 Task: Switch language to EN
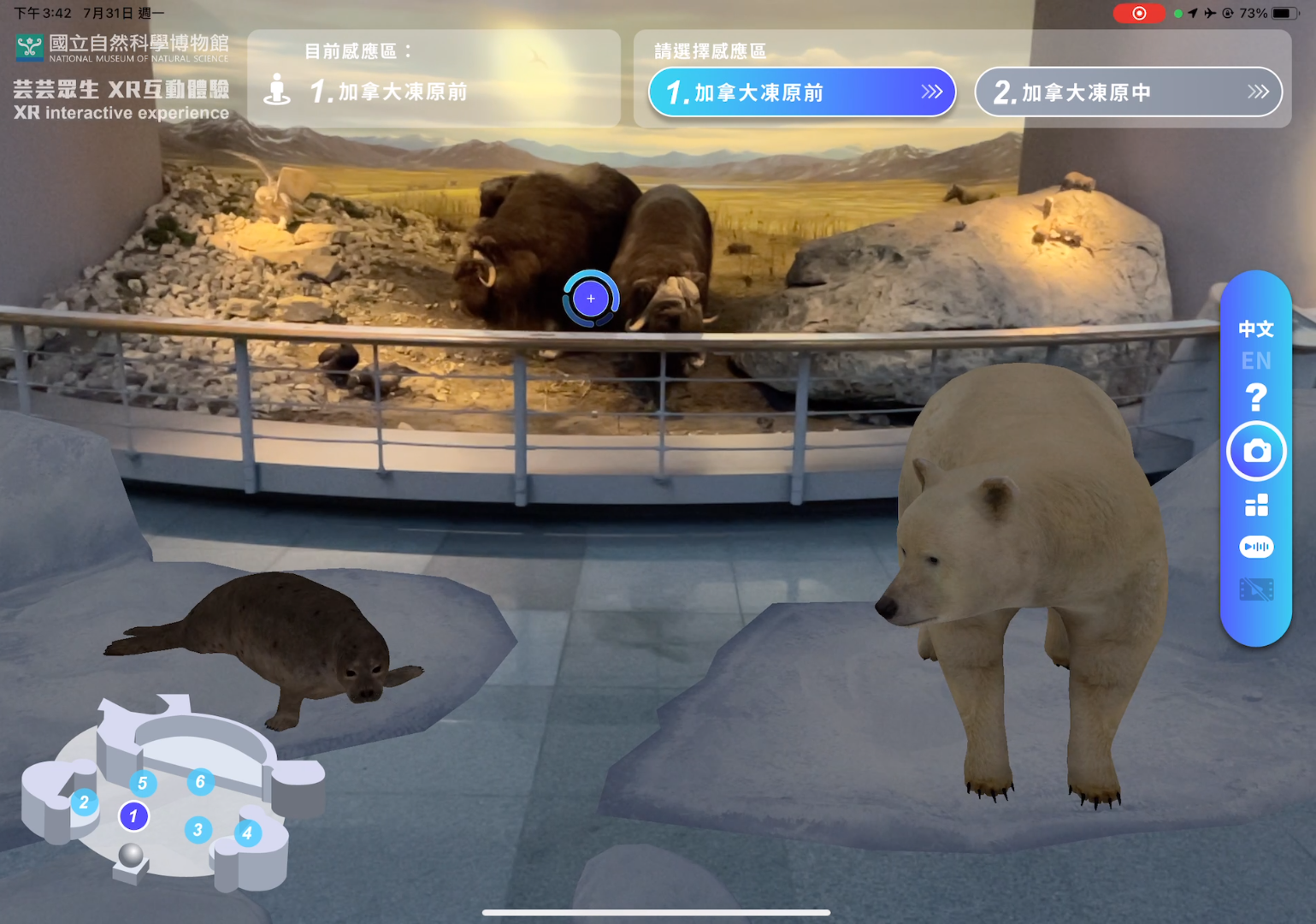coord(1255,361)
